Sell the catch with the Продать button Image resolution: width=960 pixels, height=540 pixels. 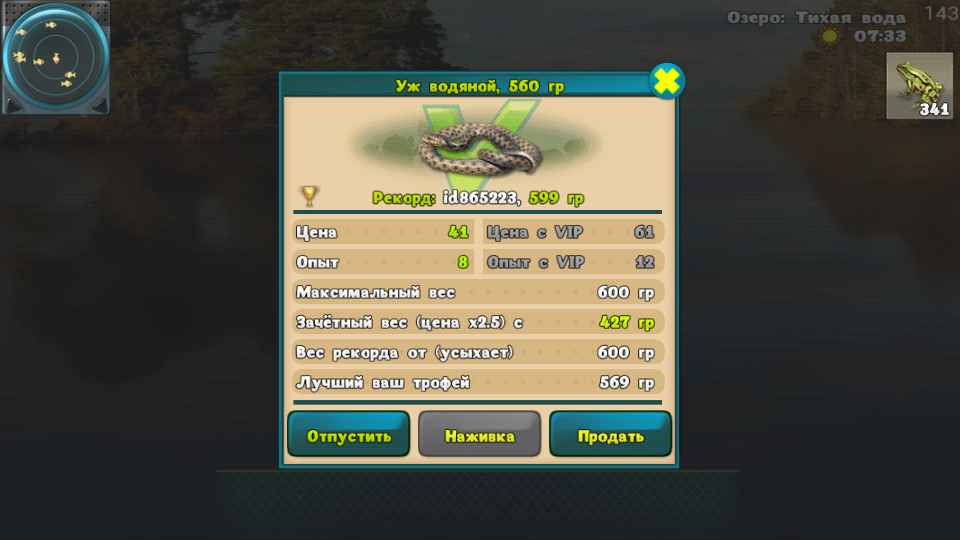[x=610, y=435]
